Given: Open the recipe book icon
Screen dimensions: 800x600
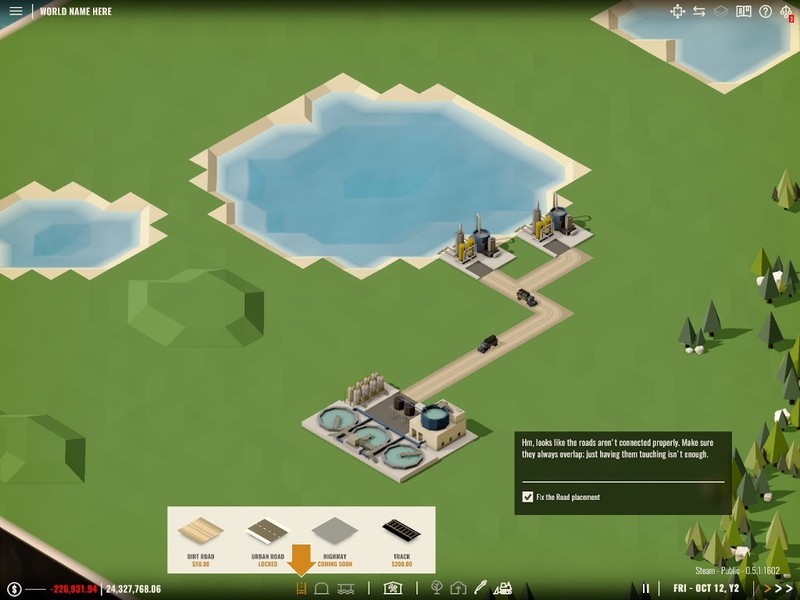Looking at the screenshot, I should pos(743,12).
